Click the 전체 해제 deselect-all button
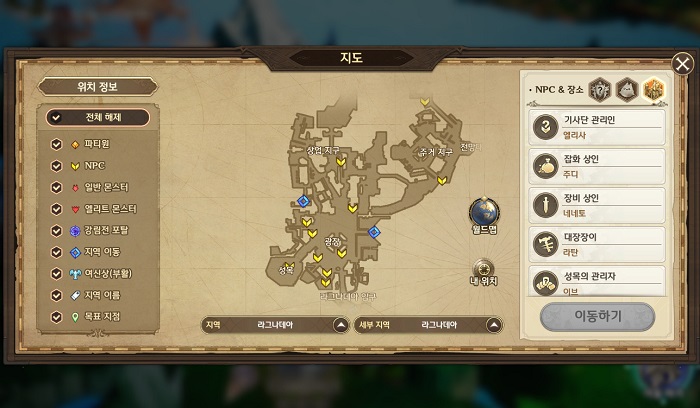 (x=97, y=117)
